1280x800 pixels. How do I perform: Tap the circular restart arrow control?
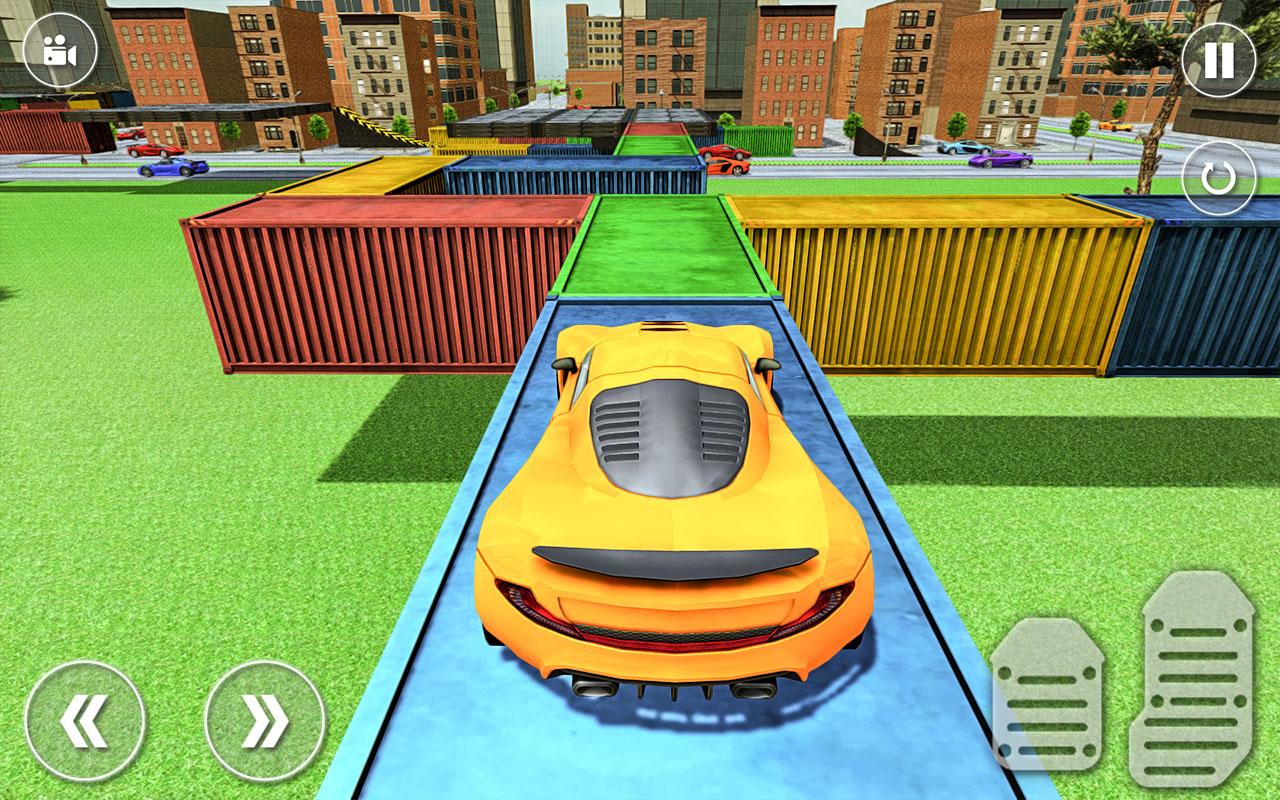coord(1216,180)
